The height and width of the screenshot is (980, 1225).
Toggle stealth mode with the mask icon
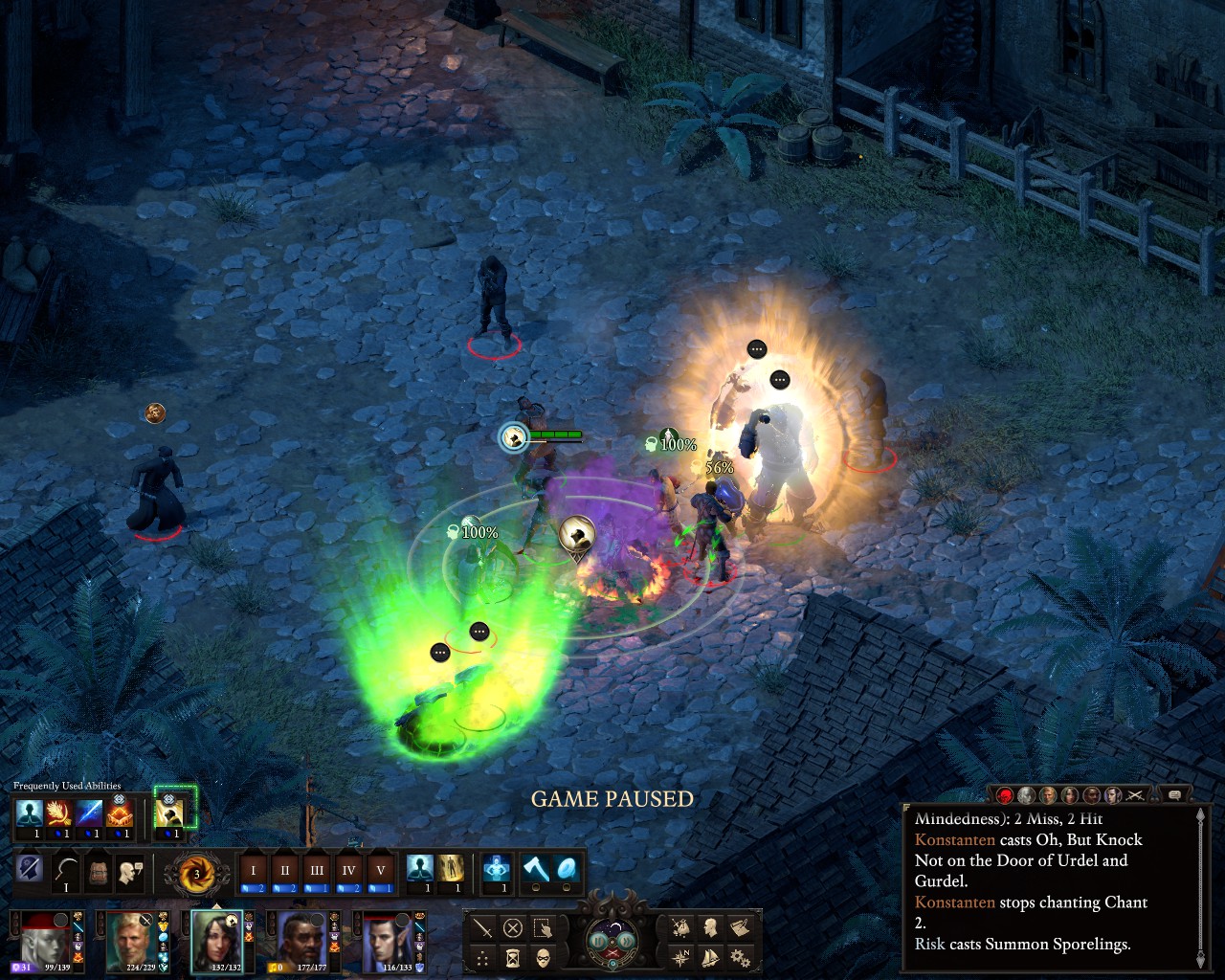[x=543, y=957]
